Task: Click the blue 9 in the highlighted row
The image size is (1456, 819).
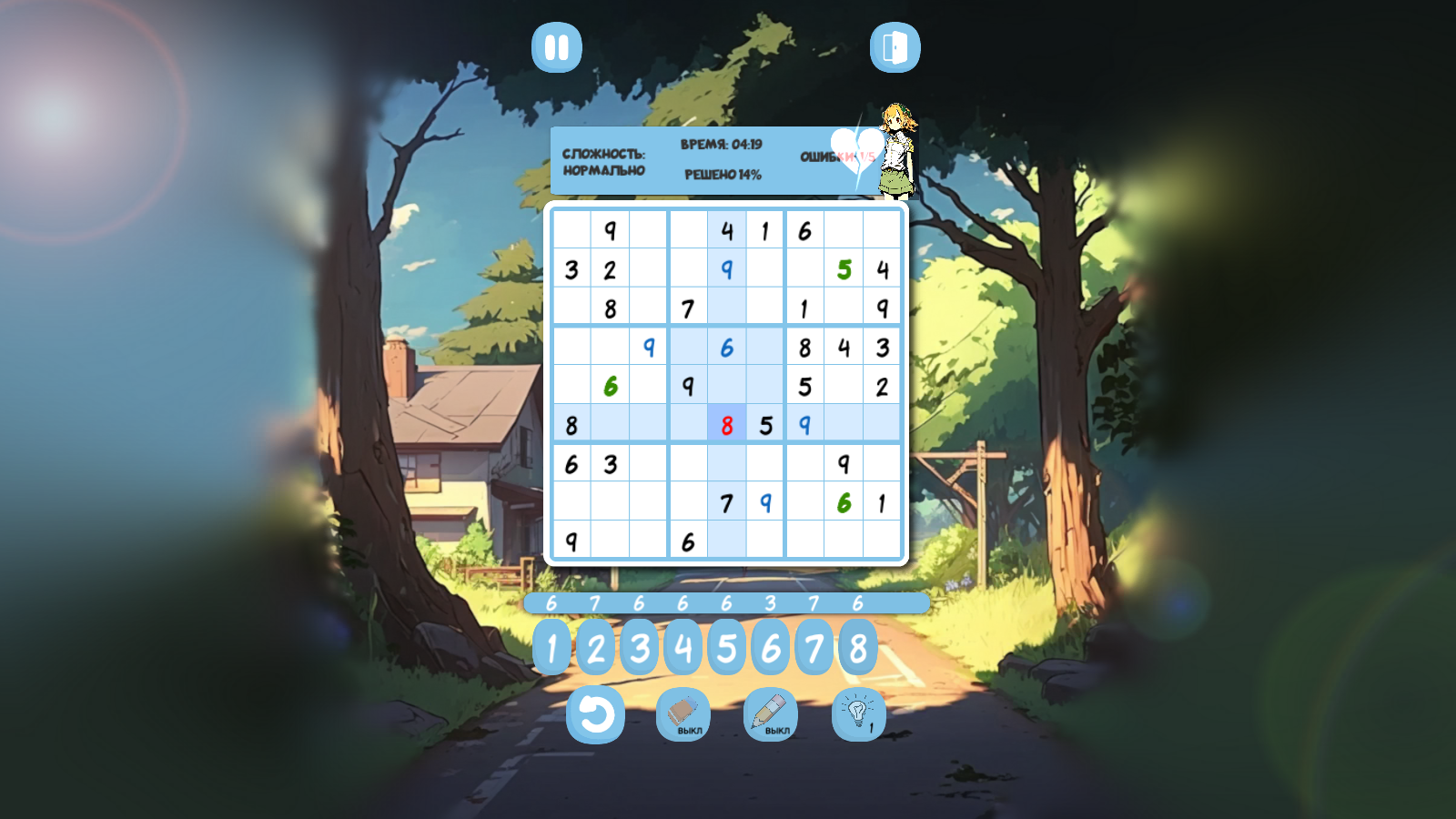Action: pyautogui.click(x=804, y=423)
